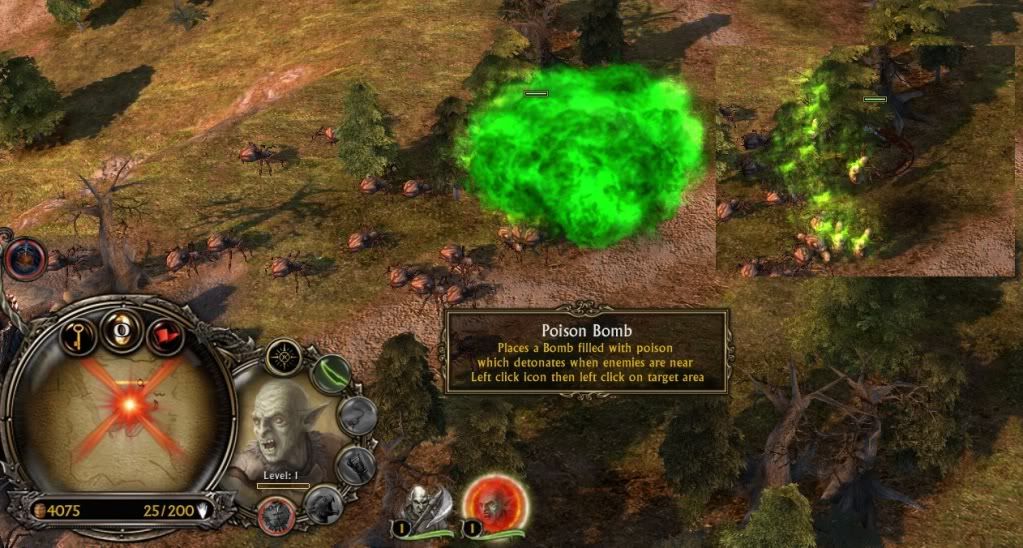Screen dimensions: 1023x548
Task: Click the compass-style button above the goblin portrait
Action: (x=283, y=357)
